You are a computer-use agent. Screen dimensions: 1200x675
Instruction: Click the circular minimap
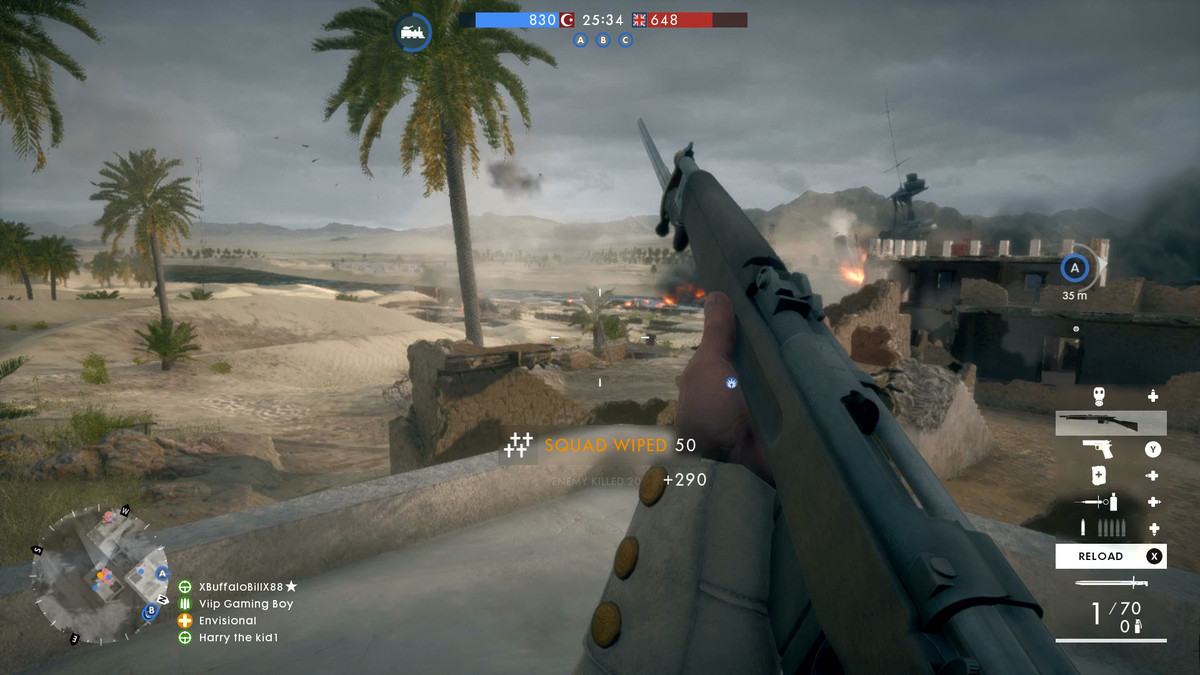click(x=100, y=573)
